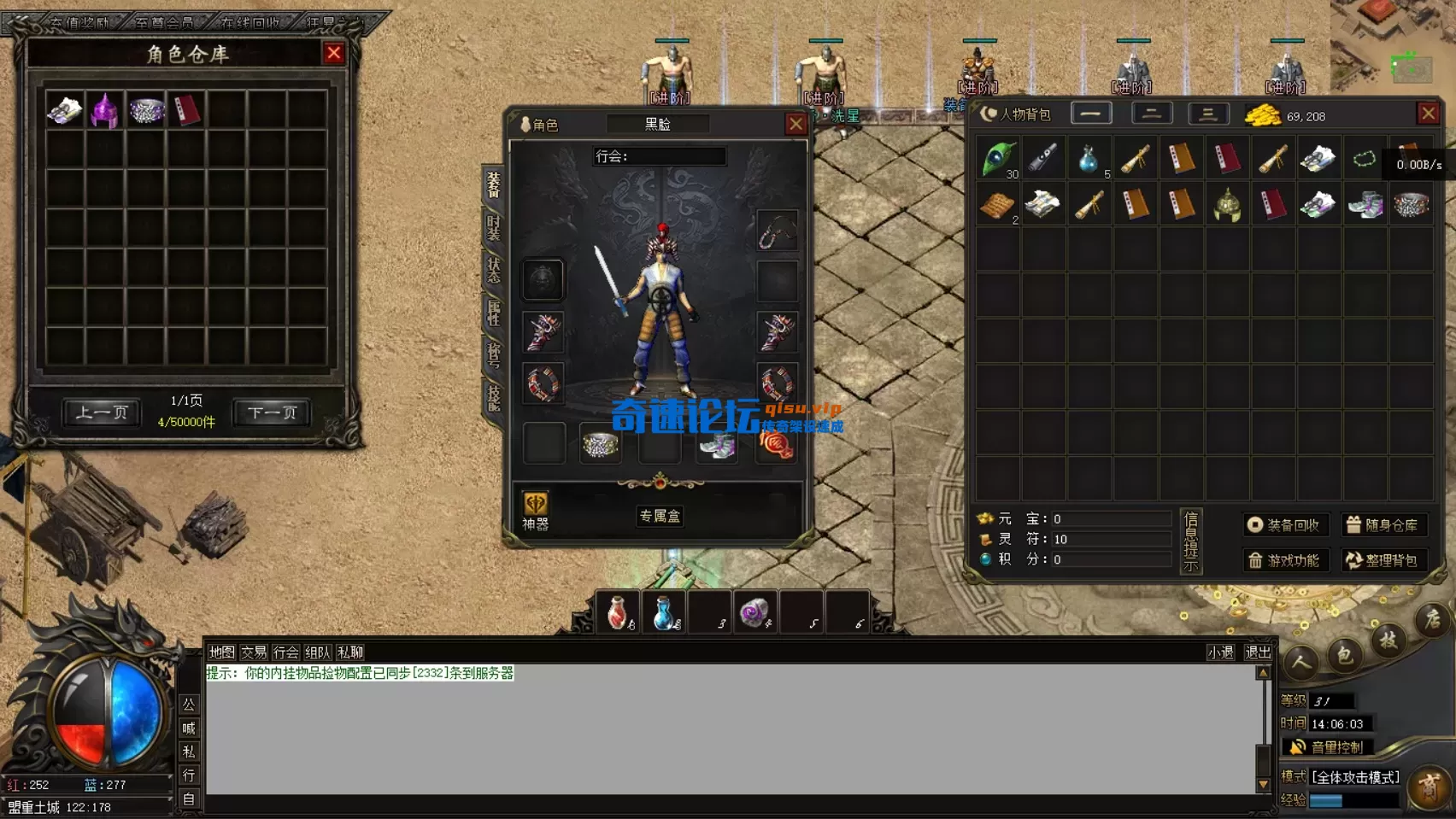This screenshot has height=819, width=1456.
Task: Open 装备回收 equipment recycling
Action: (x=1285, y=525)
